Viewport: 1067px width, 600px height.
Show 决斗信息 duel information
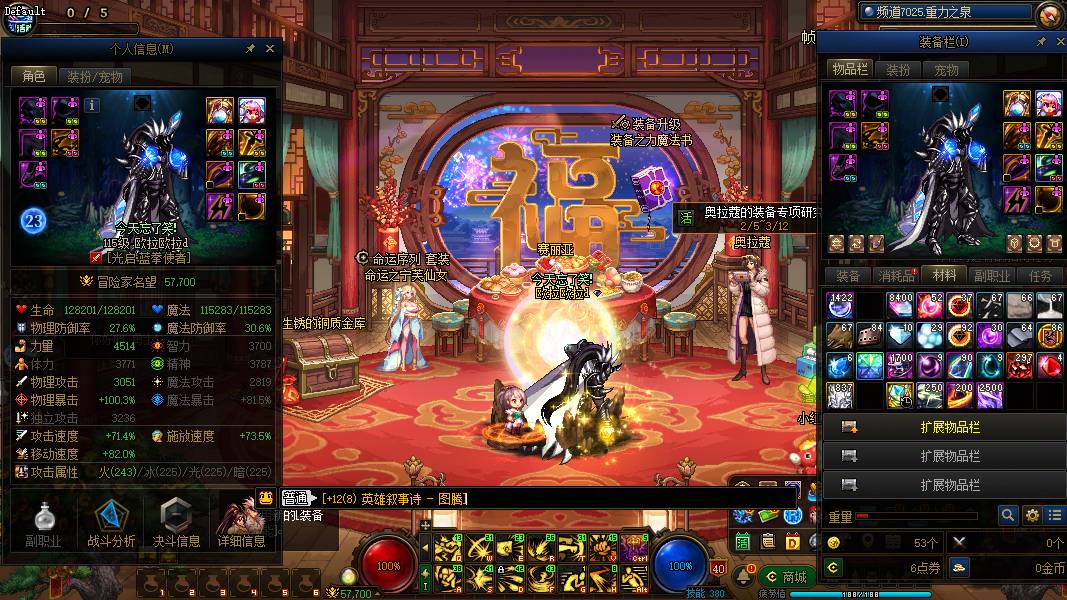176,525
